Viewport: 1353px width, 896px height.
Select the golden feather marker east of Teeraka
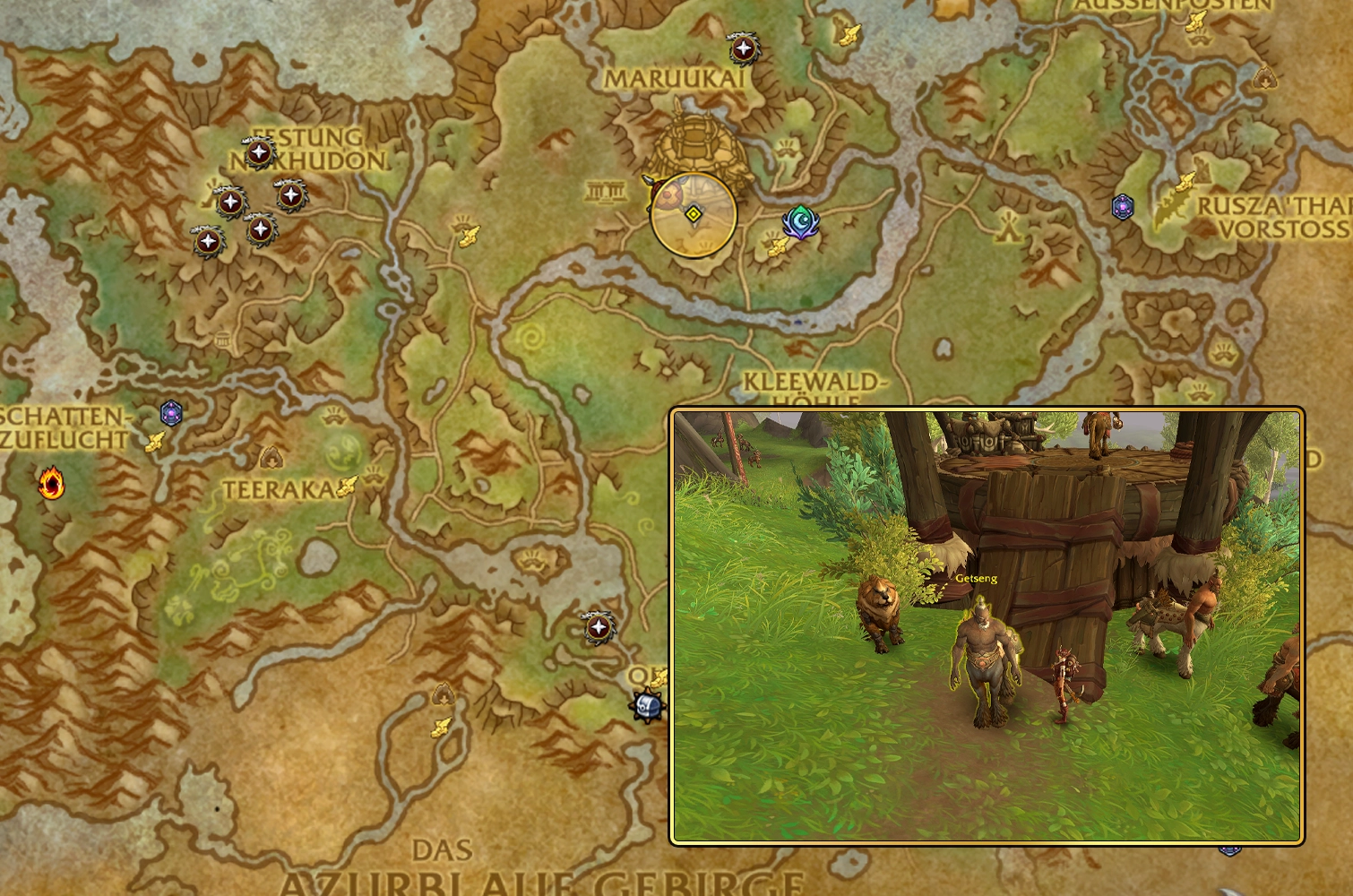[348, 487]
